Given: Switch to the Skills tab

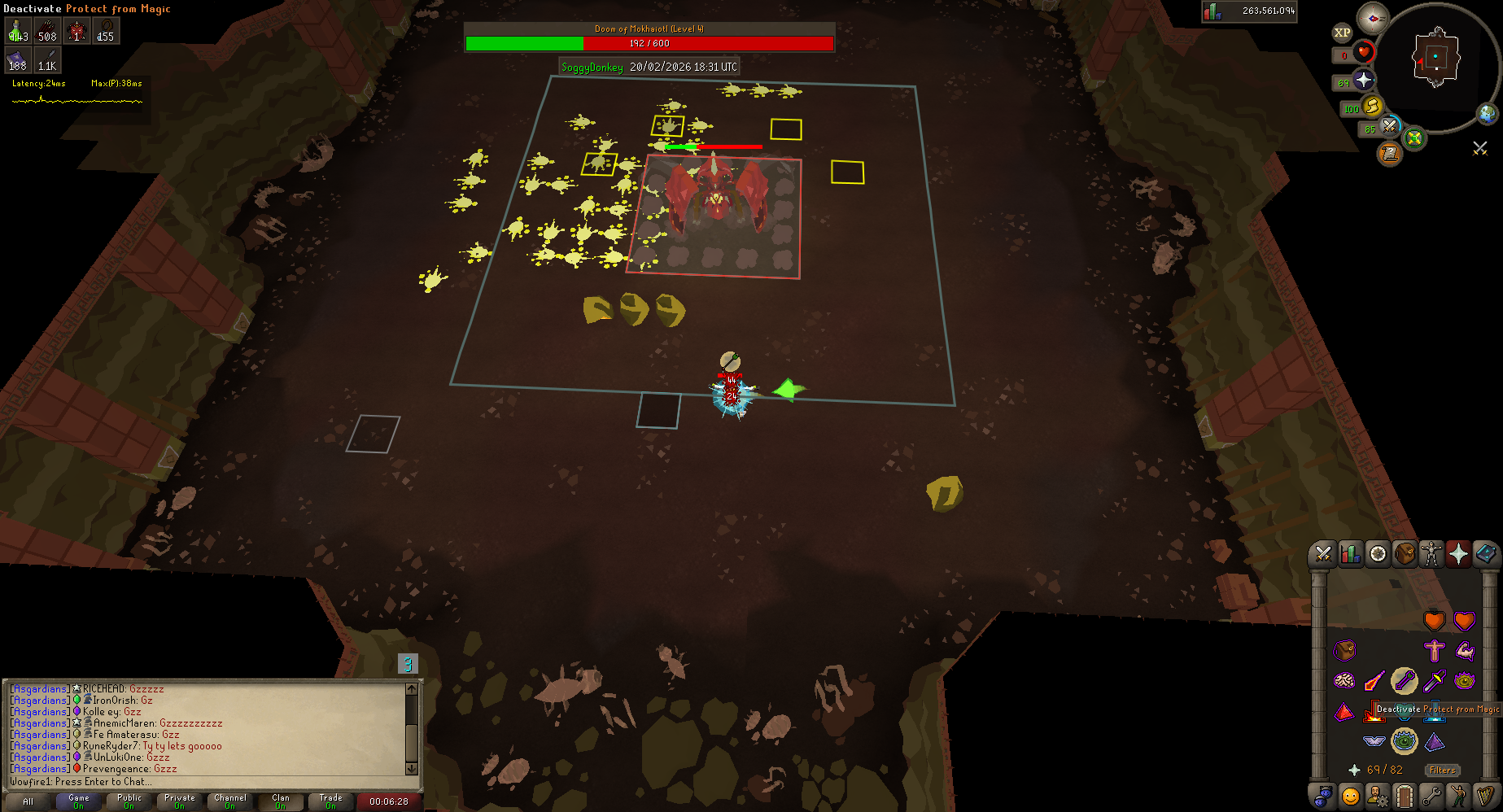Looking at the screenshot, I should tap(1351, 554).
